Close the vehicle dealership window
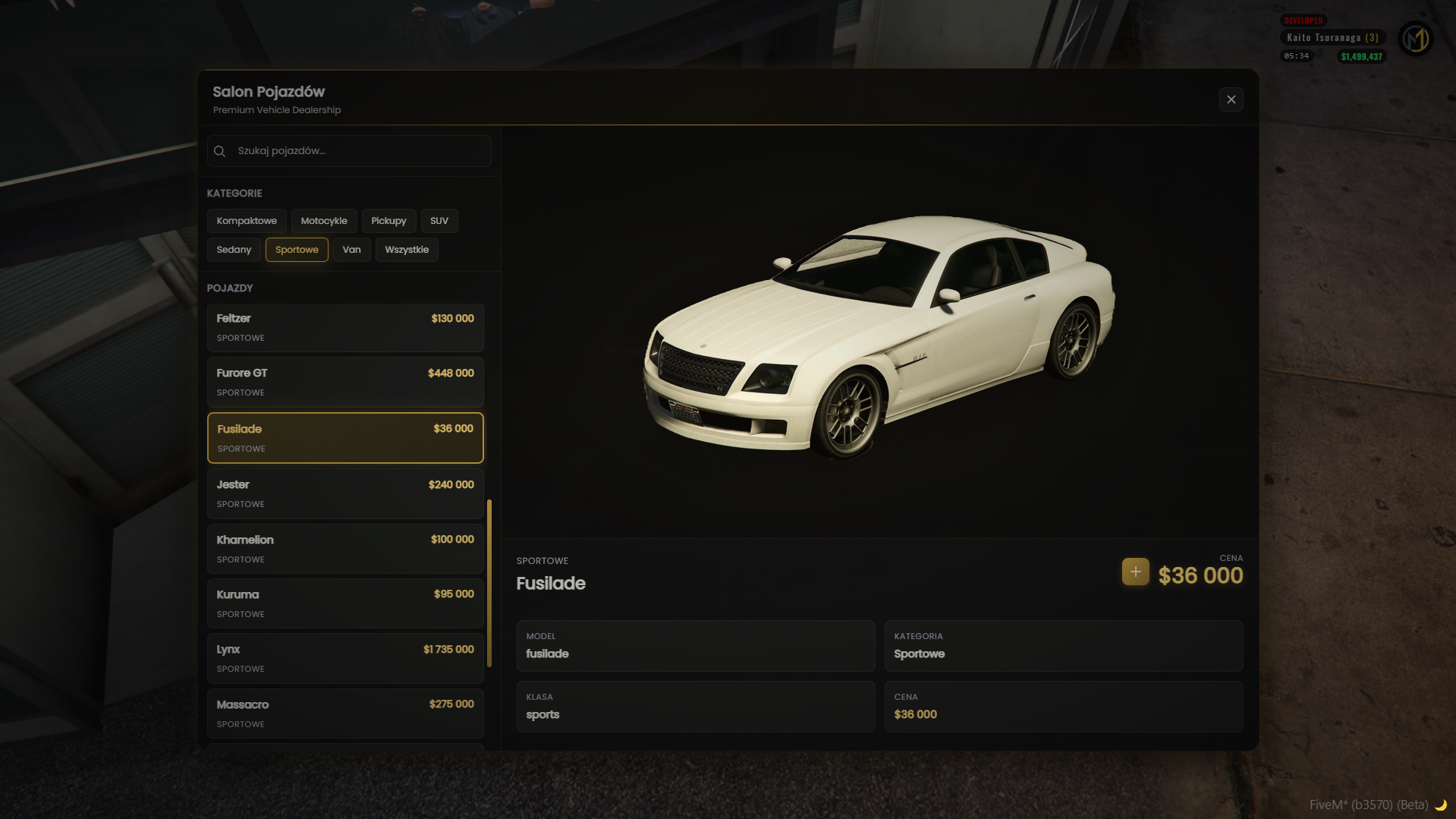 point(1231,99)
